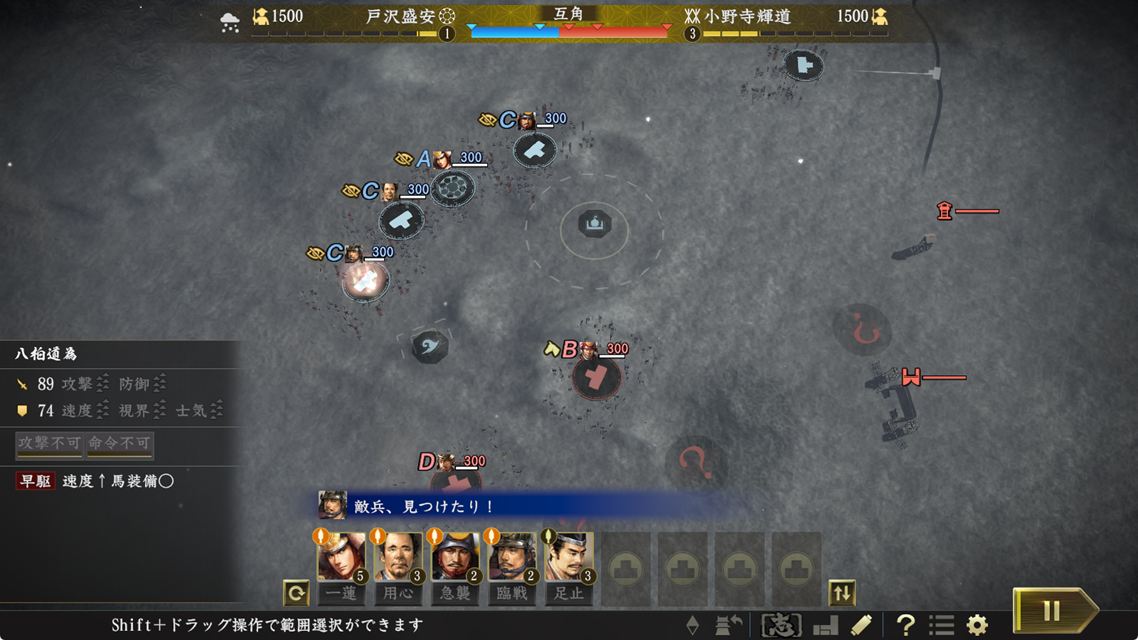Show help with the question mark icon
The width and height of the screenshot is (1138, 640).
pyautogui.click(x=905, y=626)
